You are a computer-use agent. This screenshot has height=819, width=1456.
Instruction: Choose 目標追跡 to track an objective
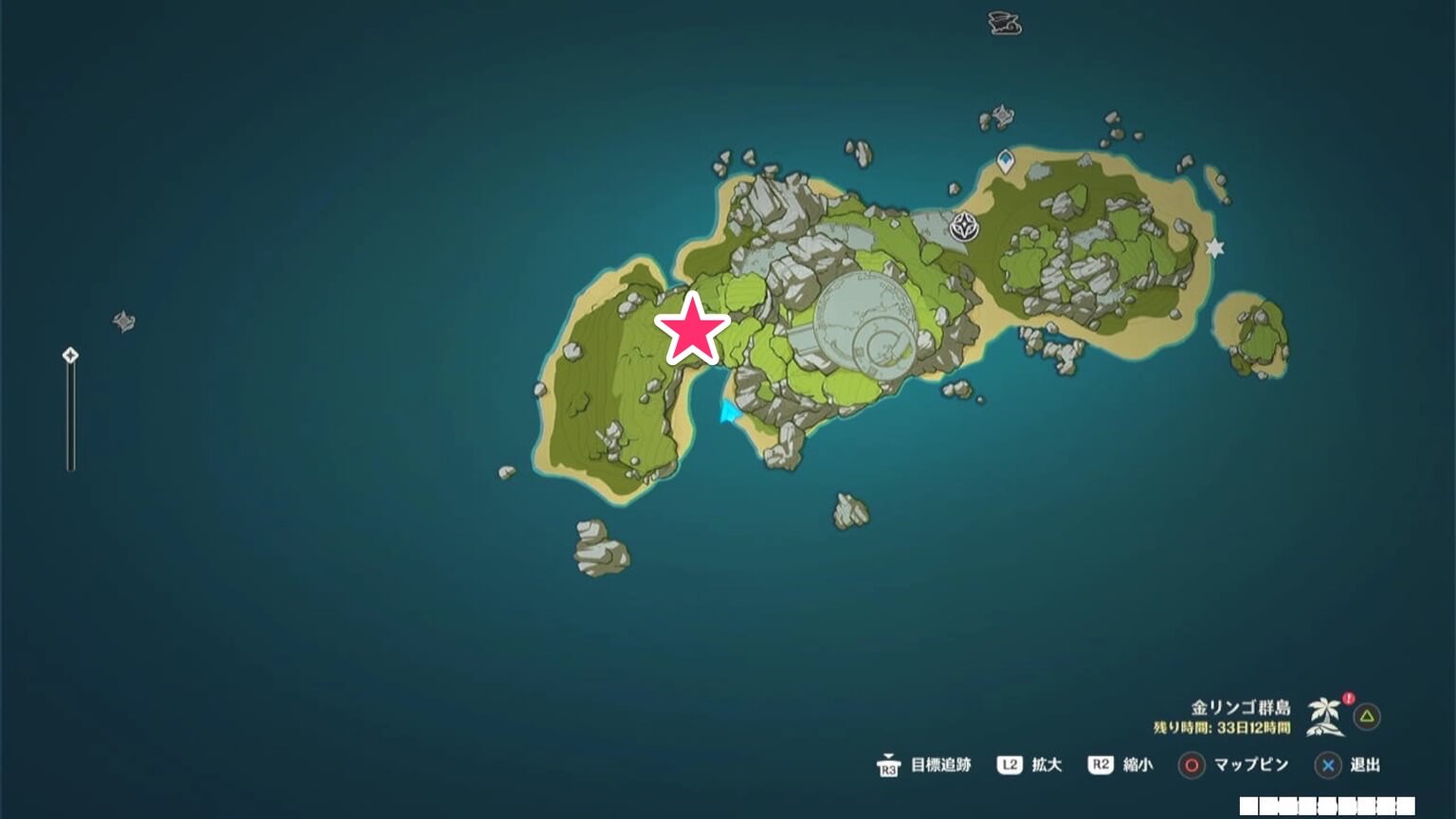944,765
